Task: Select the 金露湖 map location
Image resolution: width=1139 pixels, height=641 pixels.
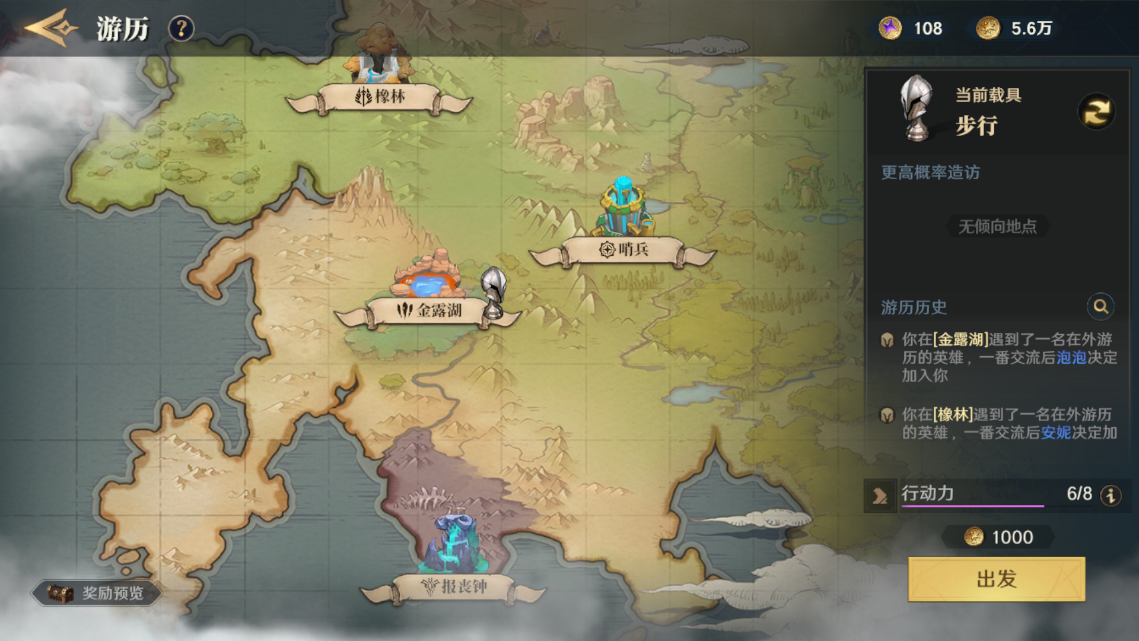Action: [x=428, y=311]
